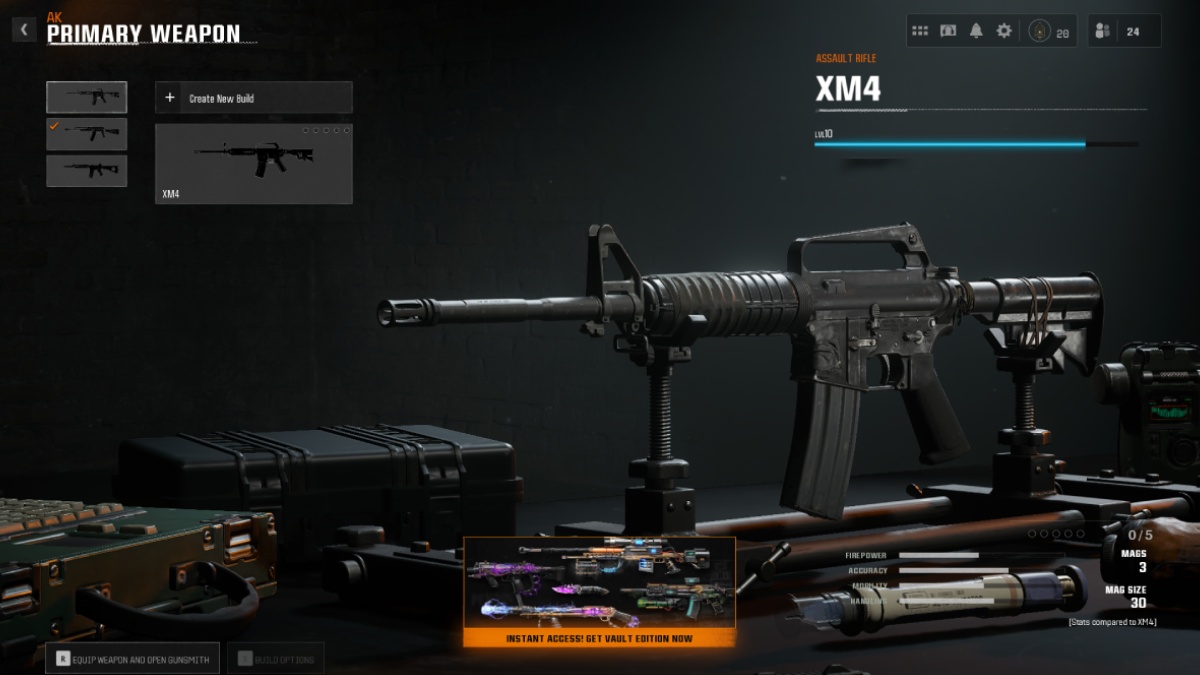Click Create New Build
This screenshot has width=1200, height=675.
253,98
